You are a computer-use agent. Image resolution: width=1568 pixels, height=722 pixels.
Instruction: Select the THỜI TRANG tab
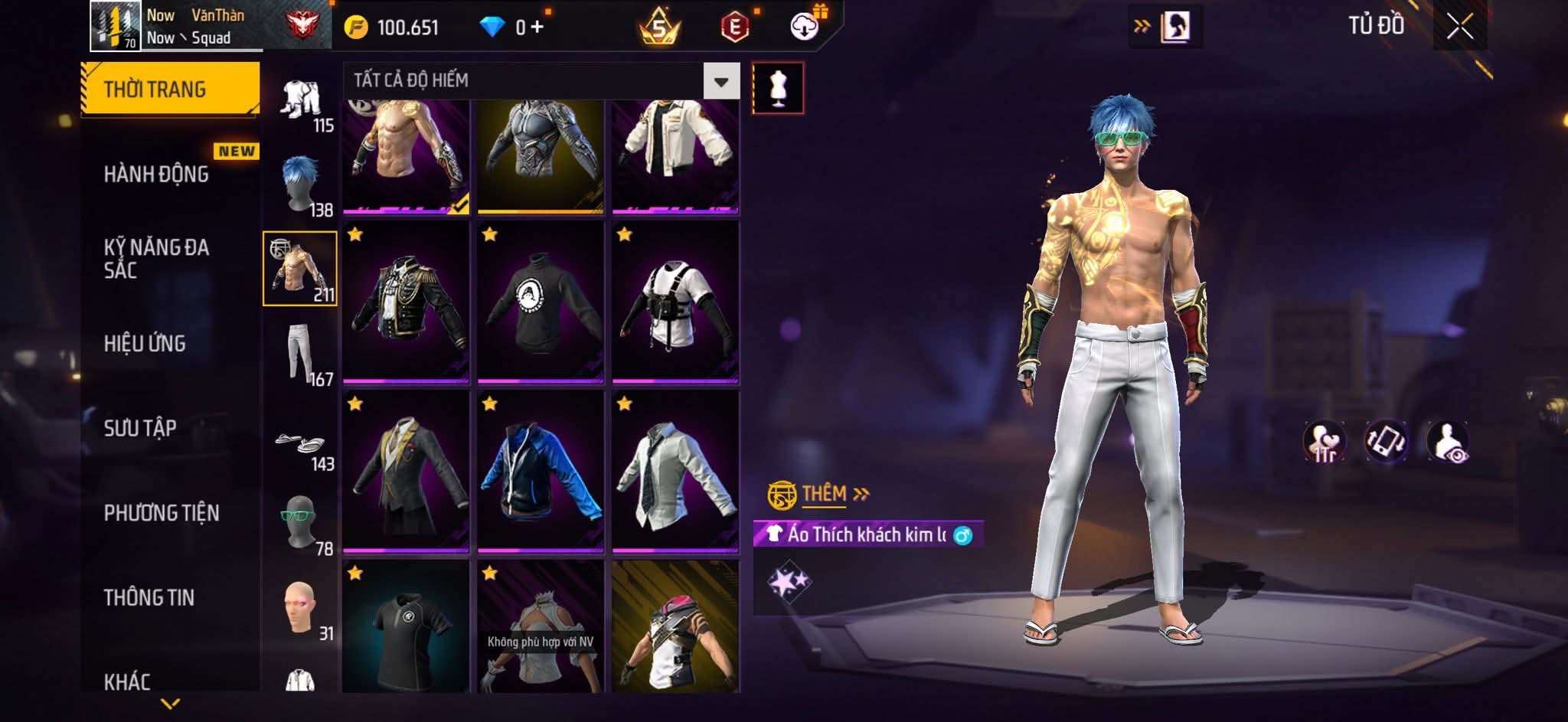click(169, 90)
